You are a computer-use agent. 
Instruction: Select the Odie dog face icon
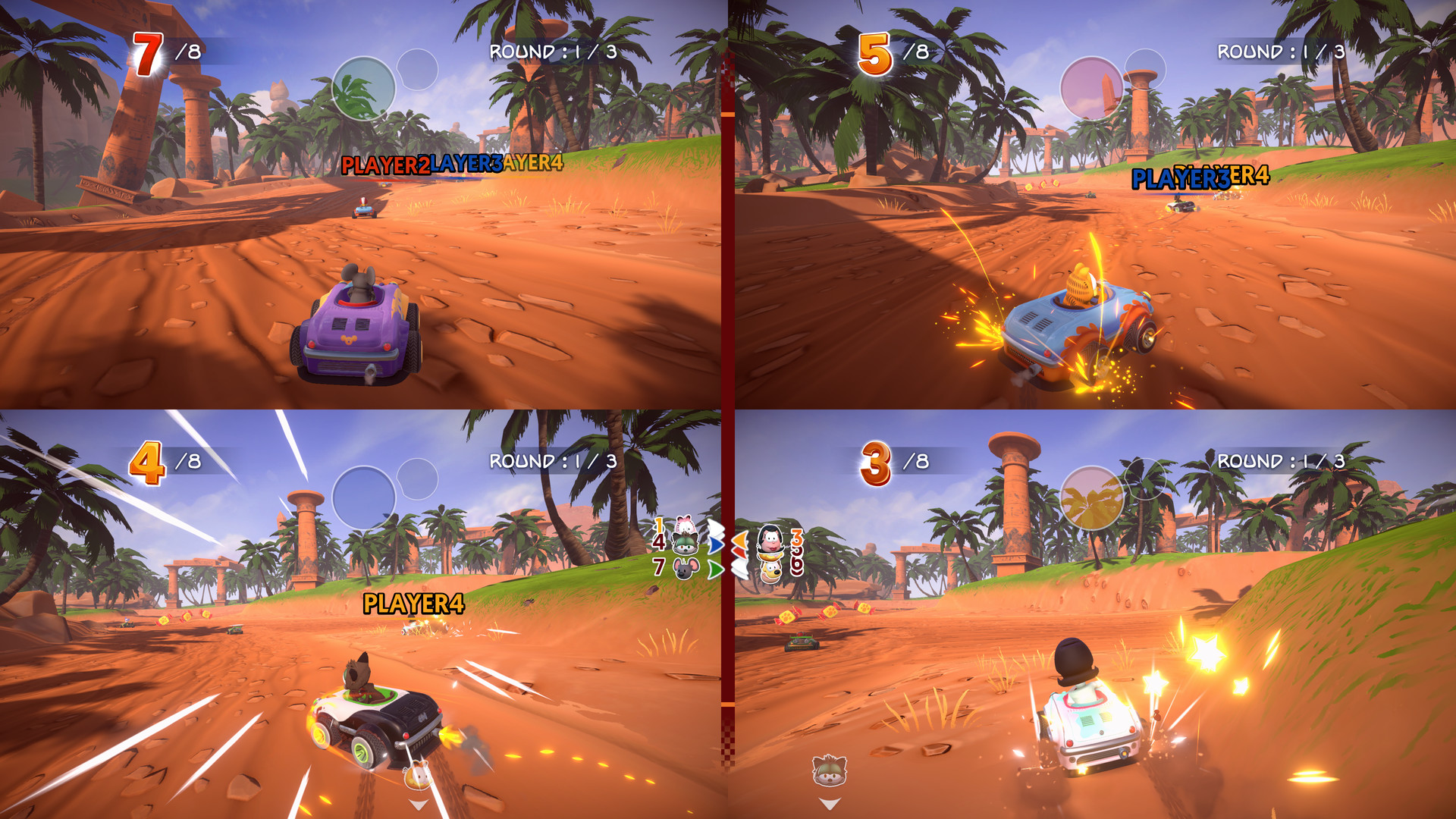pos(770,571)
